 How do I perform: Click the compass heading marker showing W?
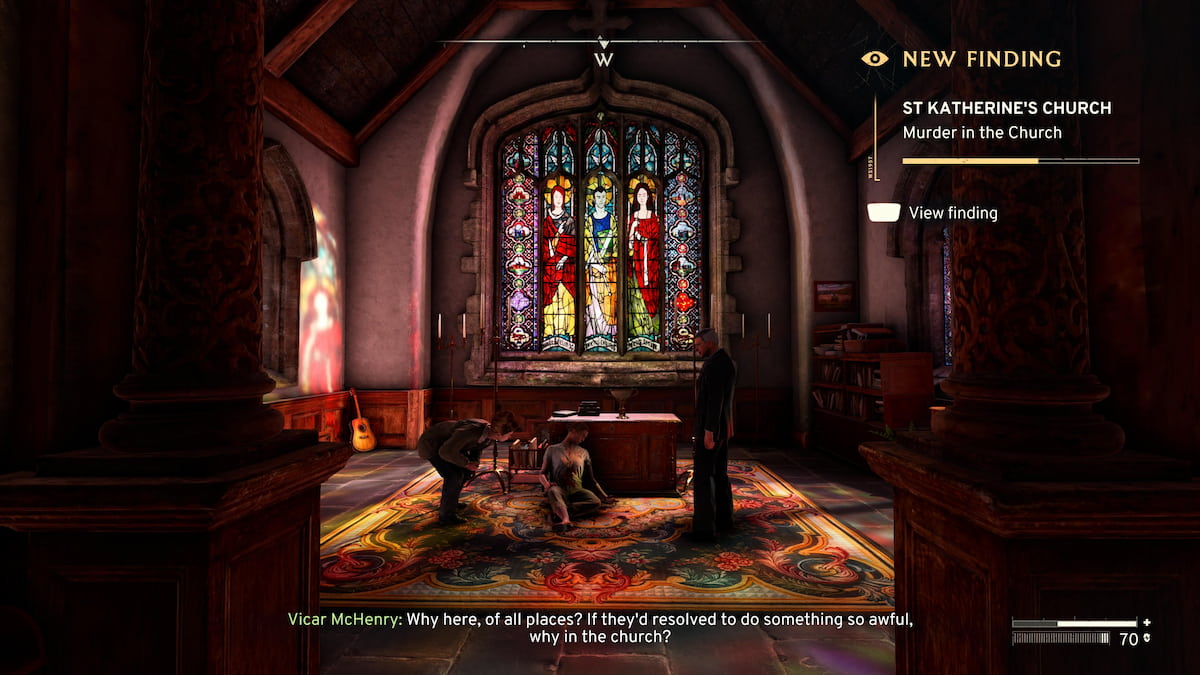[603, 58]
